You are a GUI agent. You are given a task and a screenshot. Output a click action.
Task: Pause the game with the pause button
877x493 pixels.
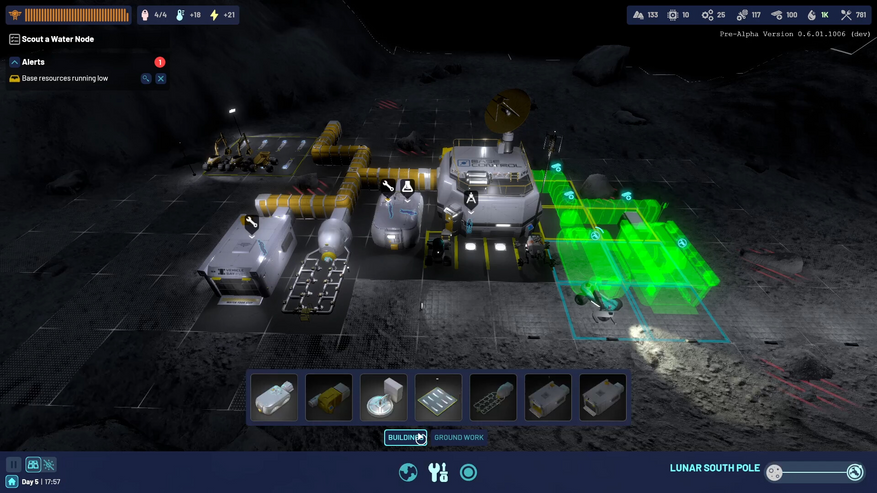(x=14, y=465)
